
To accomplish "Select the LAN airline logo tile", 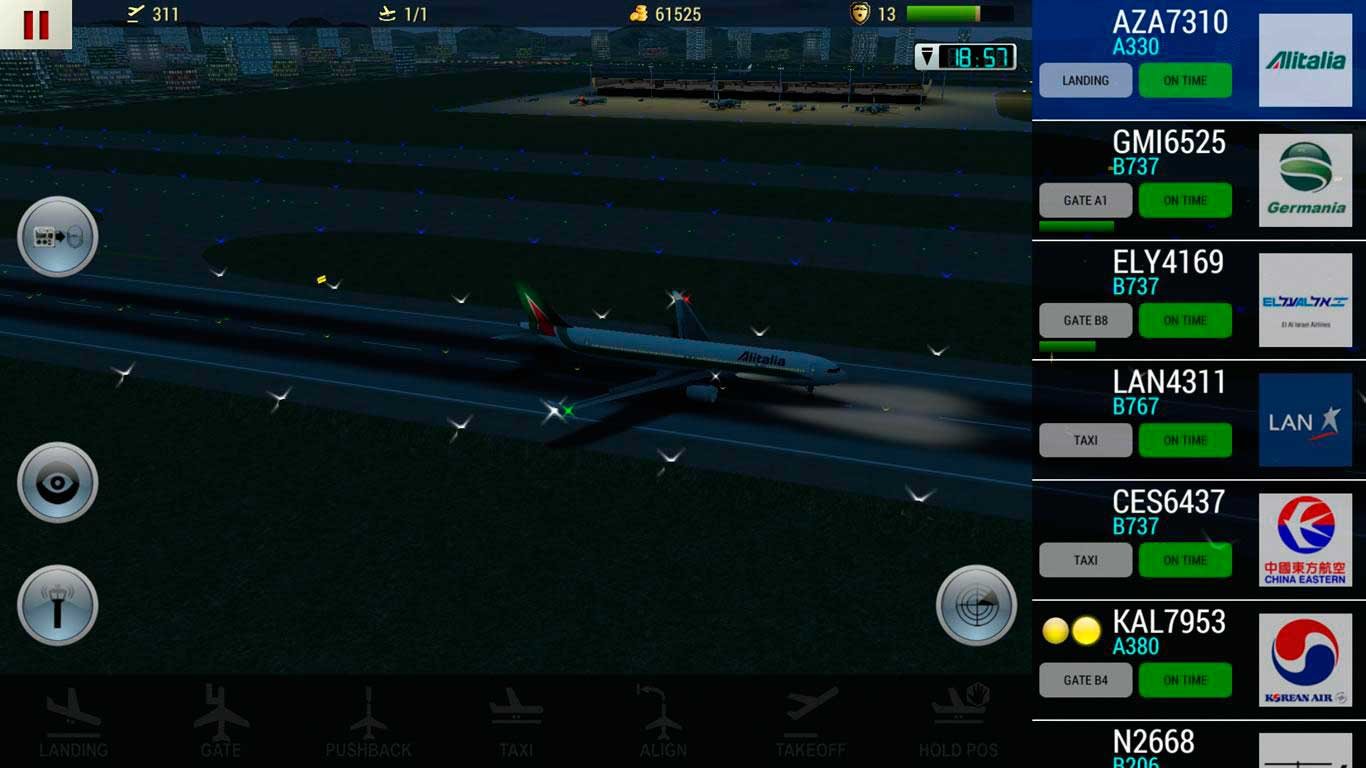I will (1305, 420).
